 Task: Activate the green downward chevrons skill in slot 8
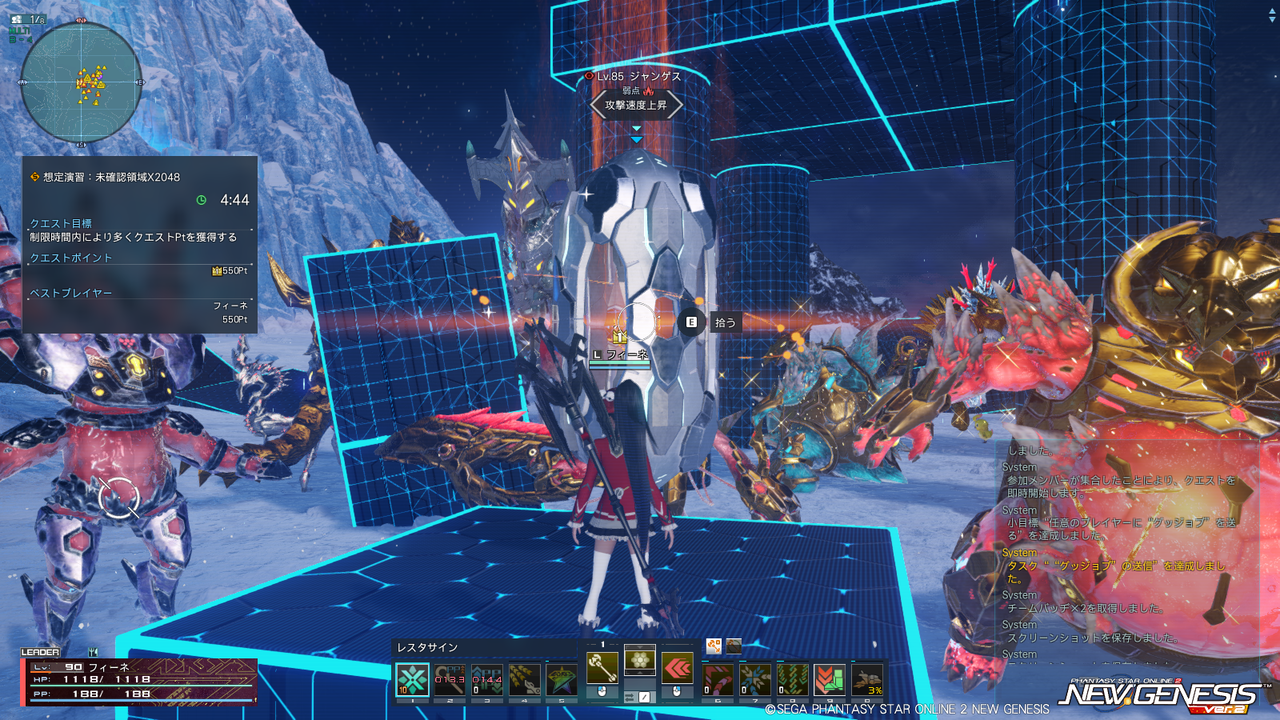[792, 680]
